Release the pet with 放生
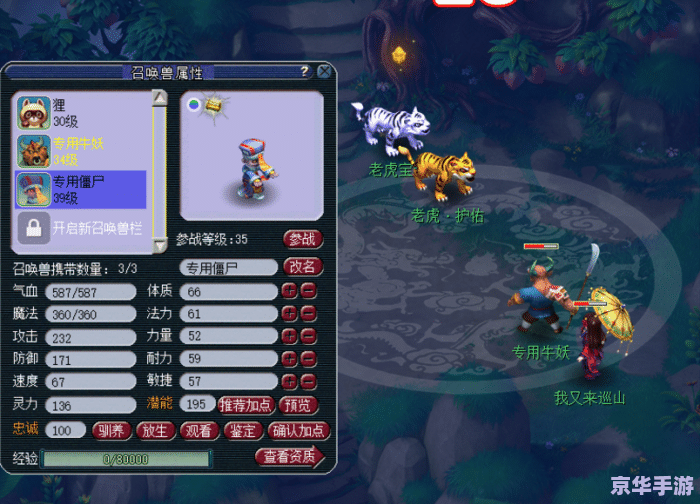This screenshot has width=700, height=504. (155, 431)
